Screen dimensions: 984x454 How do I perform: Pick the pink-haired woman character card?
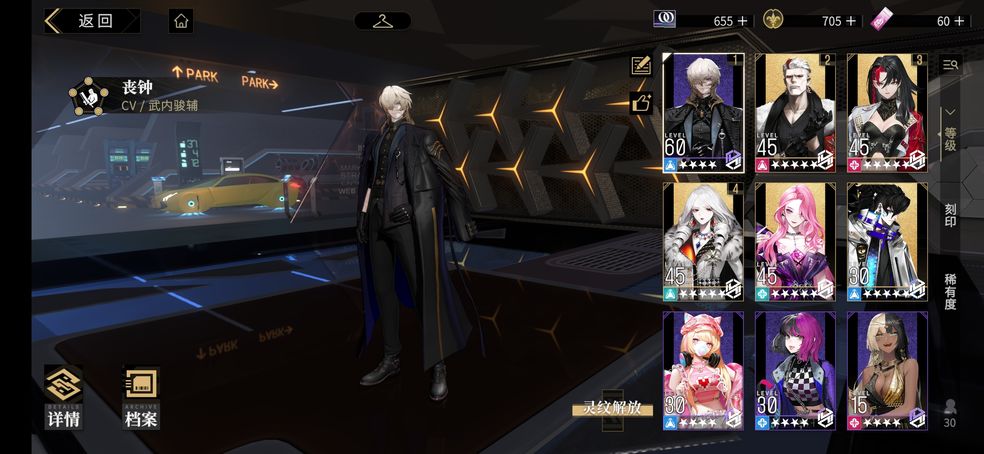pyautogui.click(x=795, y=241)
